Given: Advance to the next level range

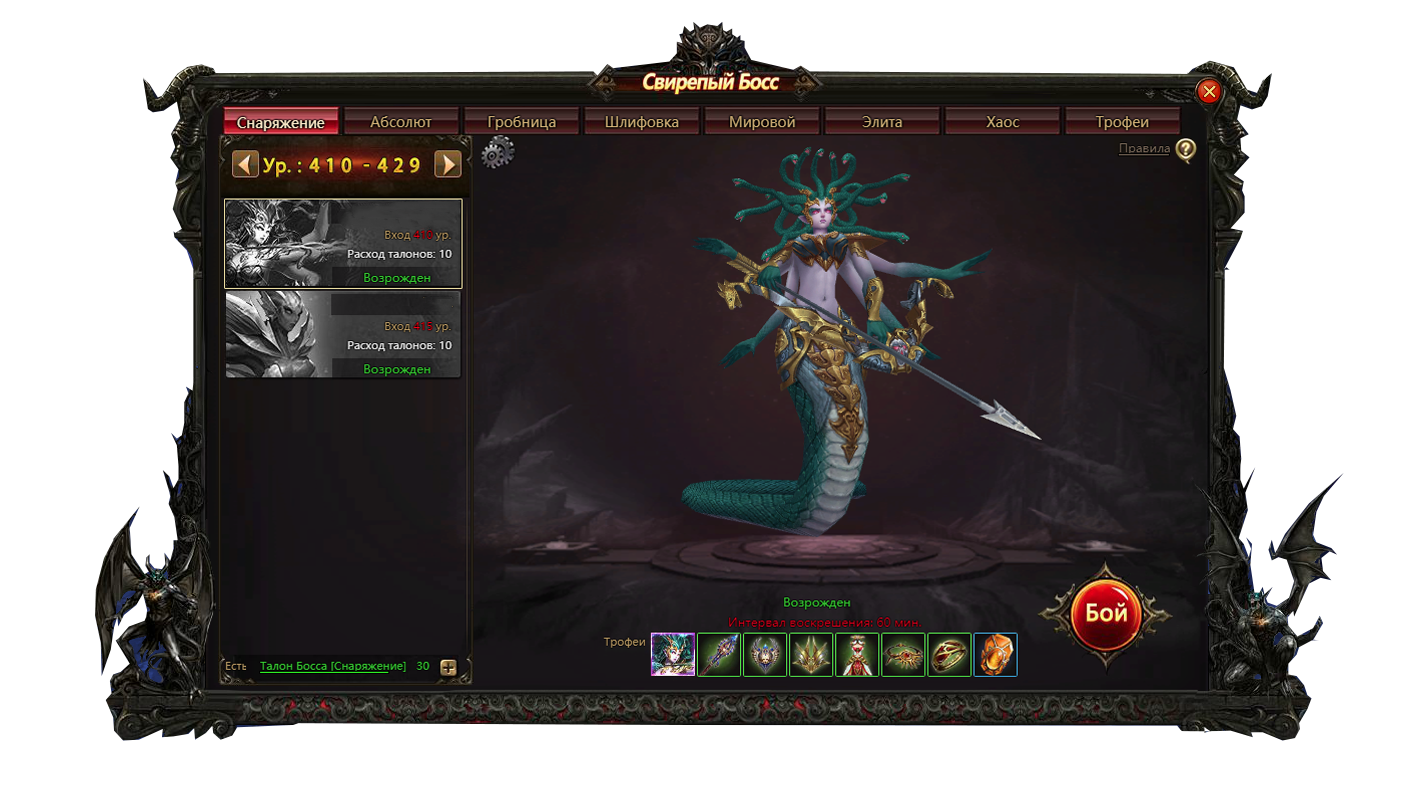Looking at the screenshot, I should [447, 164].
